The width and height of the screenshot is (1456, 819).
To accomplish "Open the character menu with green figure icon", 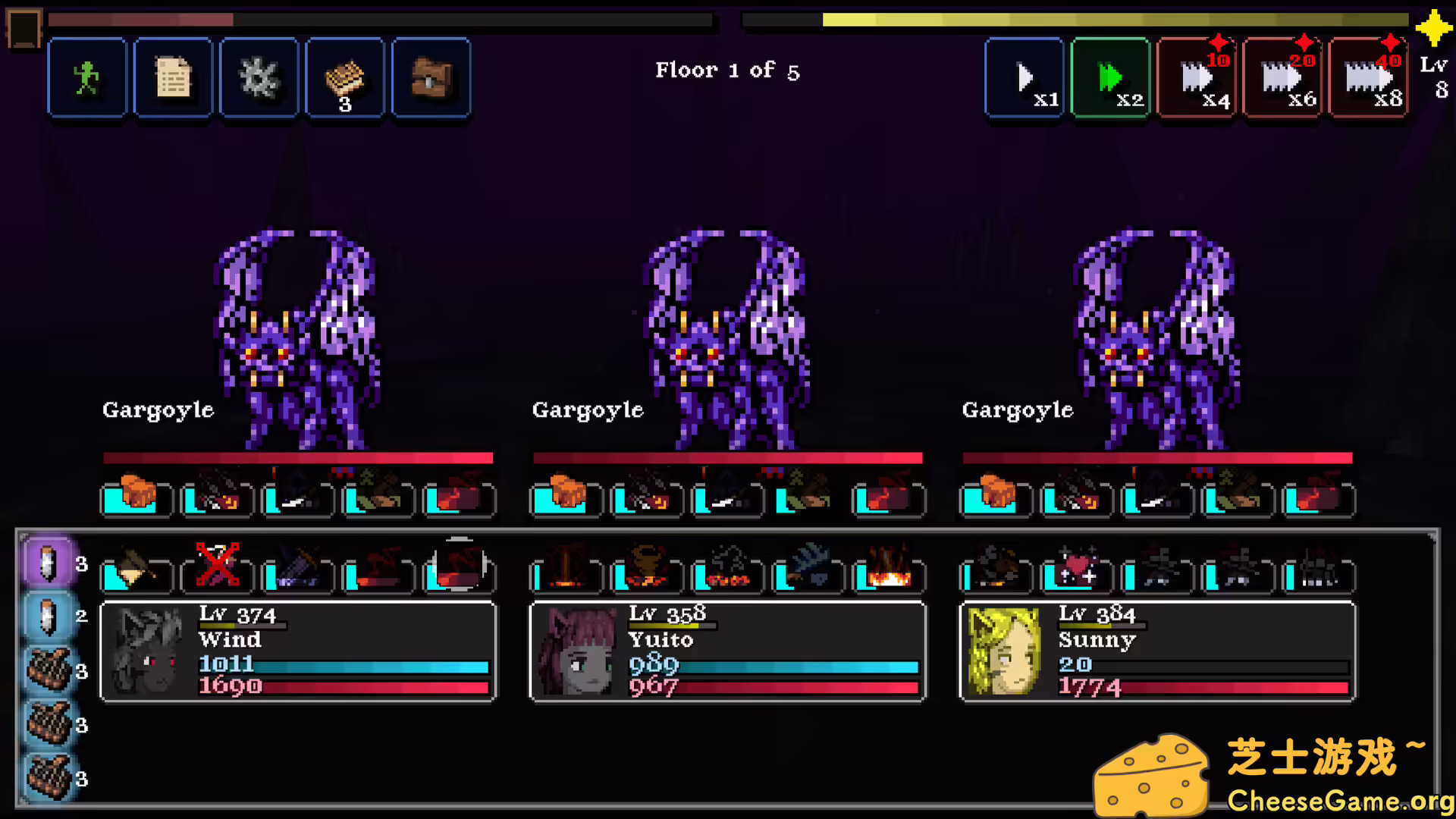I will click(x=86, y=77).
